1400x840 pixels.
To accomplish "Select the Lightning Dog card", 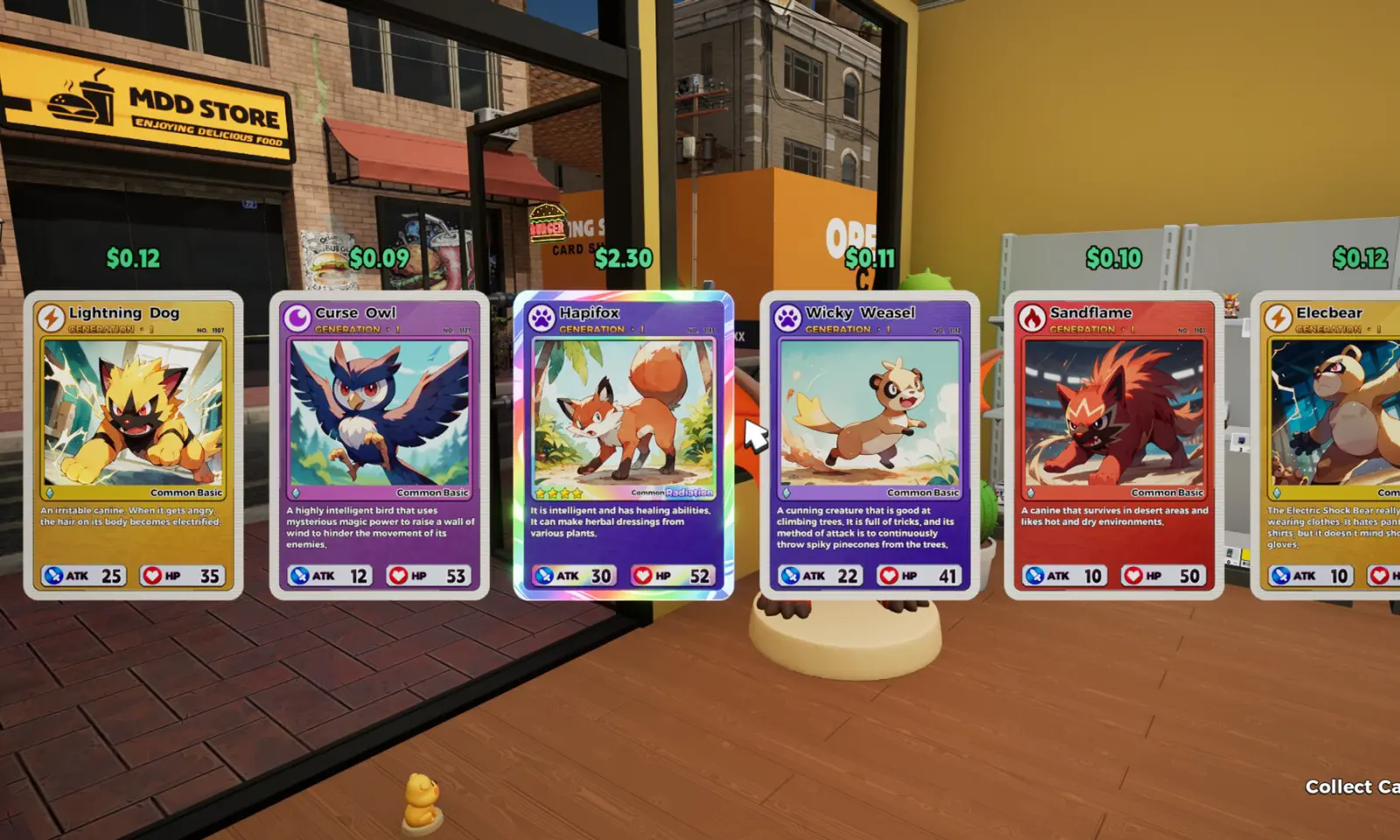I will point(134,444).
